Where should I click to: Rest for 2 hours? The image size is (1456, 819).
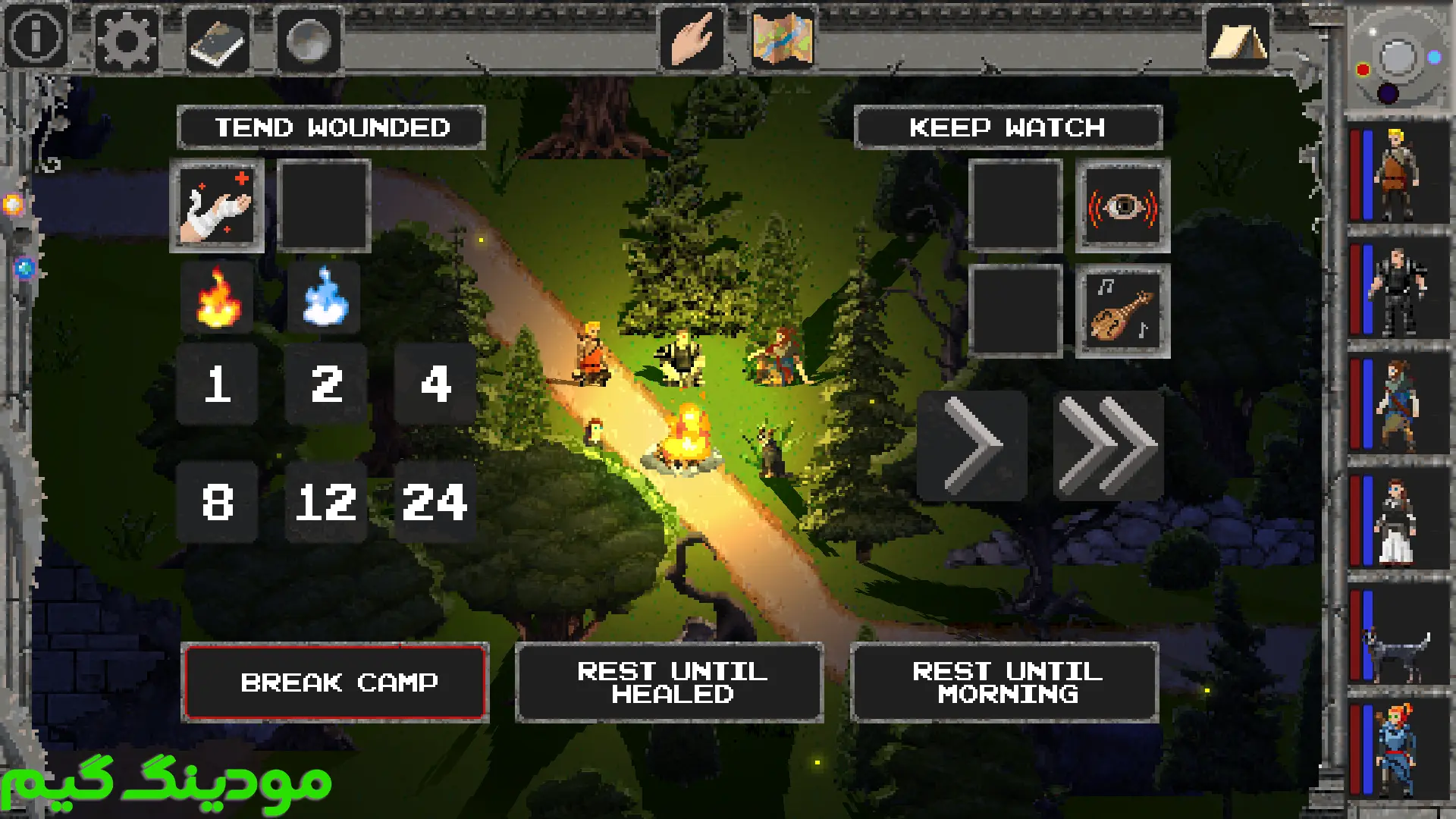pyautogui.click(x=326, y=384)
